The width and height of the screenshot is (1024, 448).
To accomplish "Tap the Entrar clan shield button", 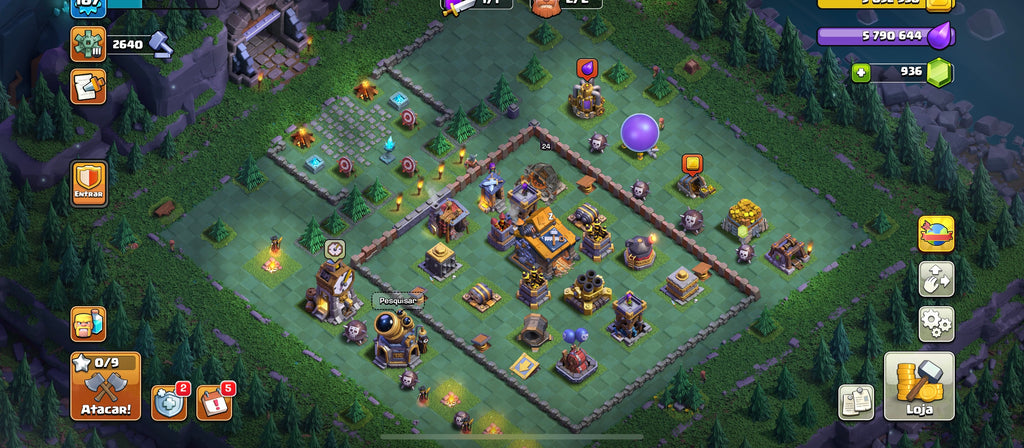I will coord(88,184).
